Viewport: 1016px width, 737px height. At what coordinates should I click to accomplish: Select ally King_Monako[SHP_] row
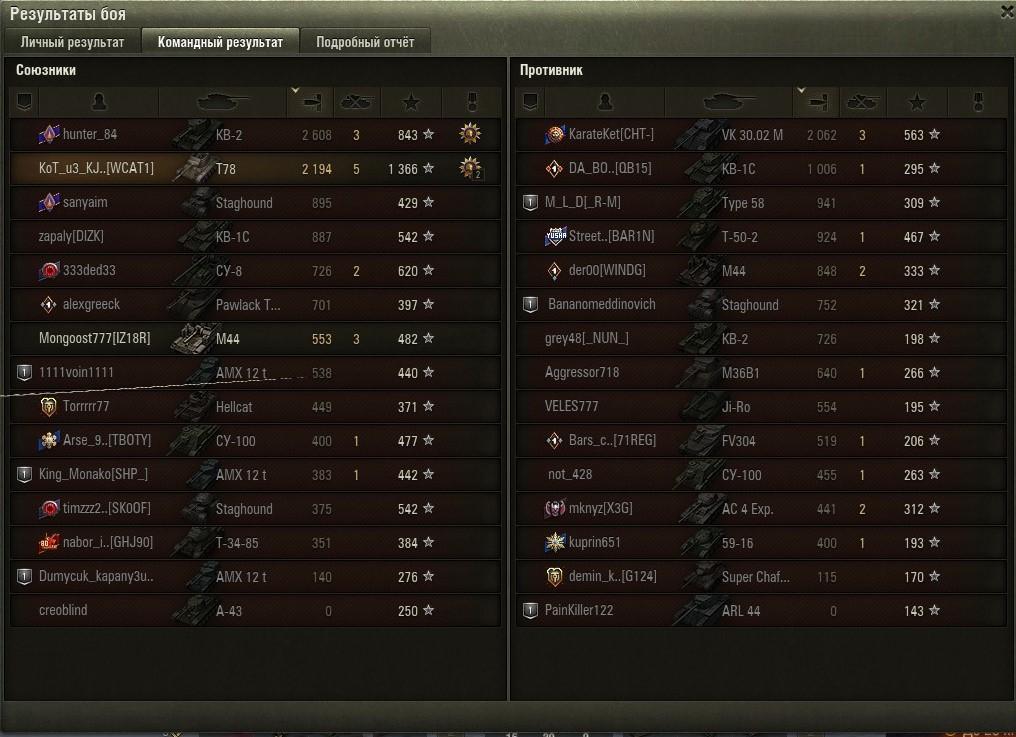93,475
